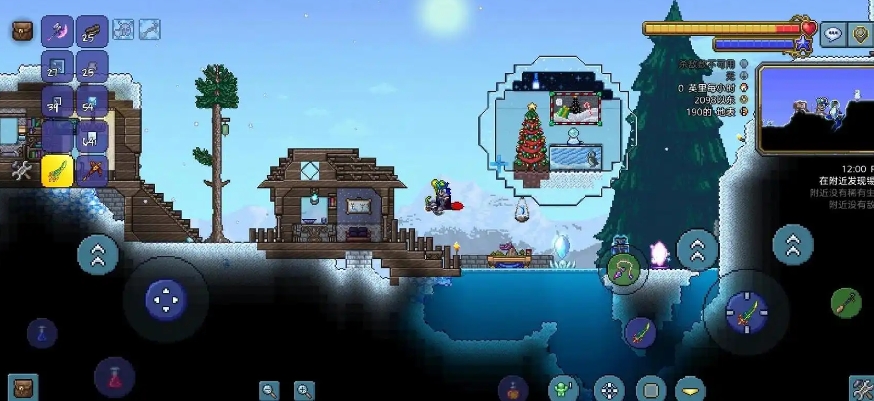Open the inventory backpack at top-left

(x=22, y=31)
